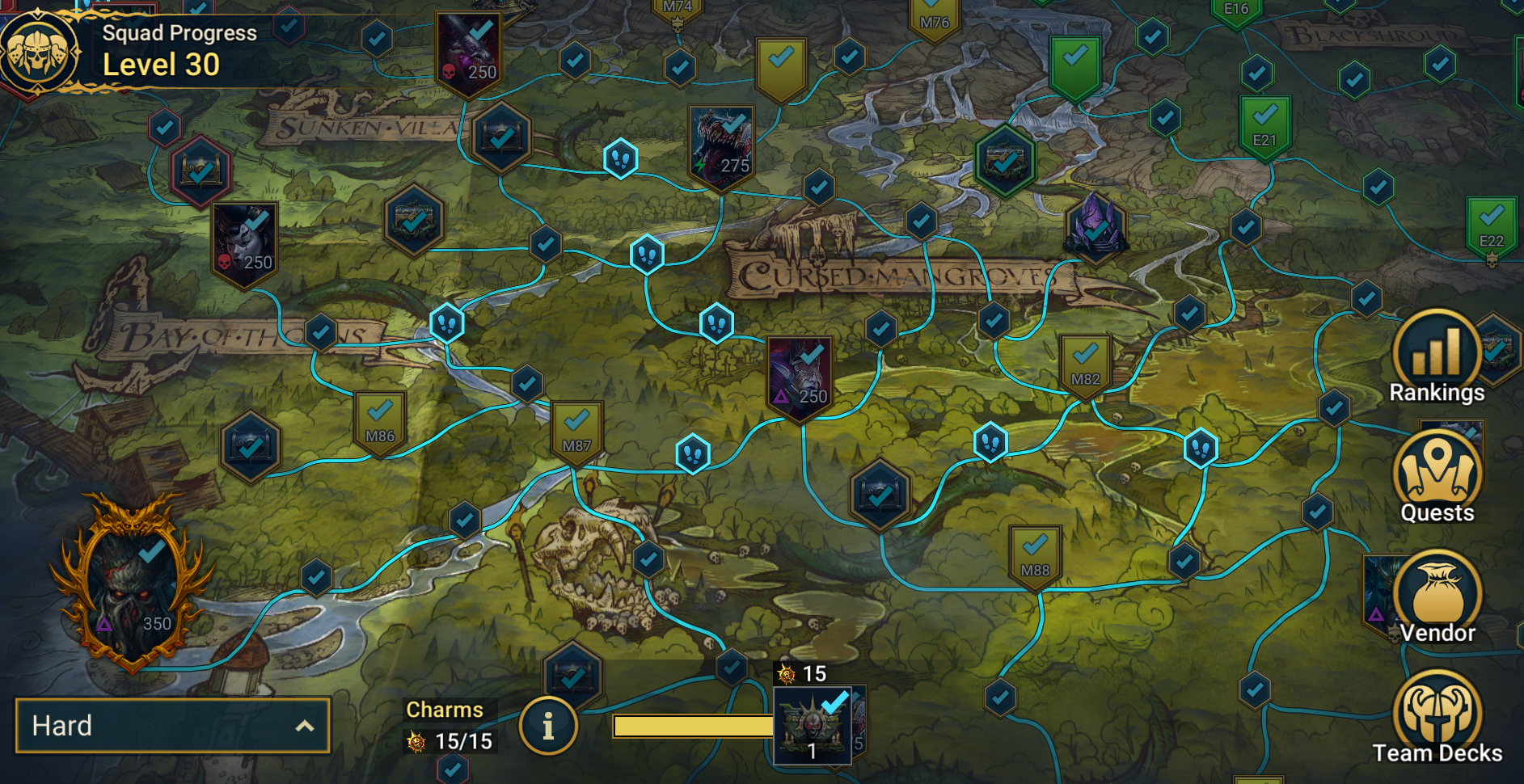This screenshot has height=784, width=1524.
Task: Choose the M76 mission node
Action: point(934,18)
